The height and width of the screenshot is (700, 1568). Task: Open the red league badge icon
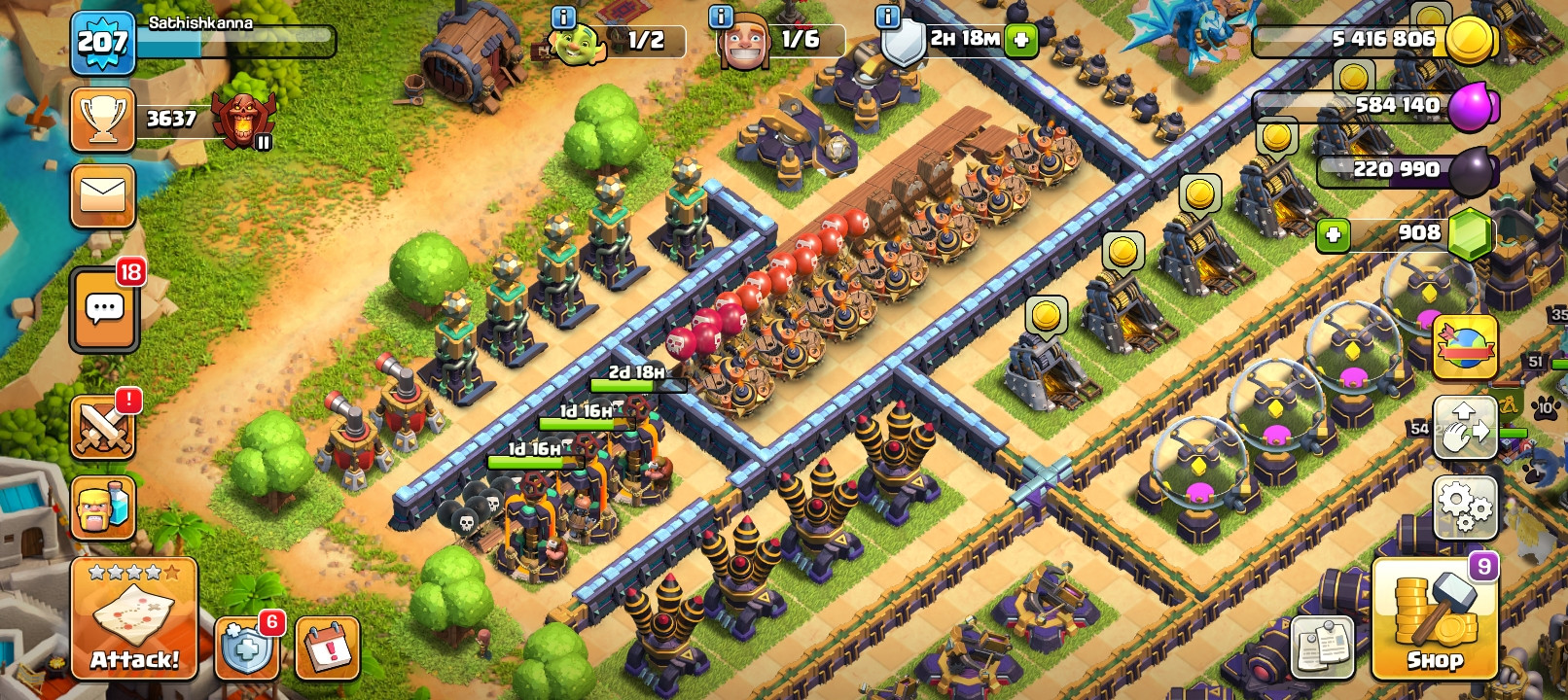[243, 120]
